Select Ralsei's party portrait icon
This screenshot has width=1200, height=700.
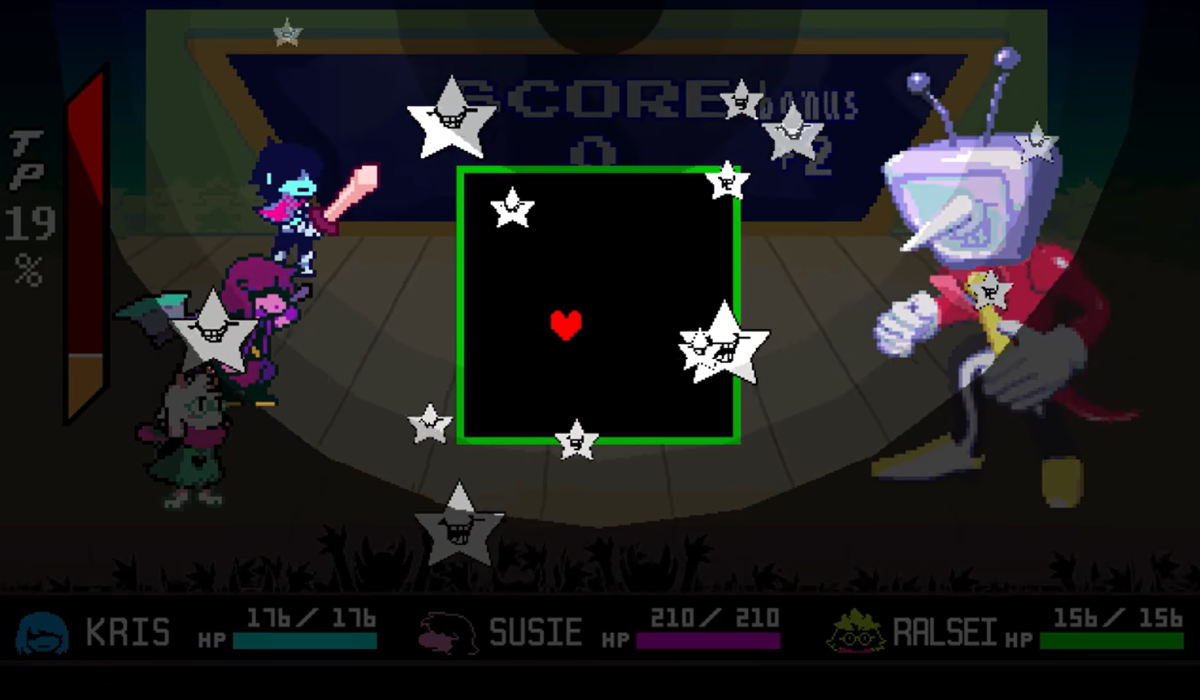(x=855, y=632)
